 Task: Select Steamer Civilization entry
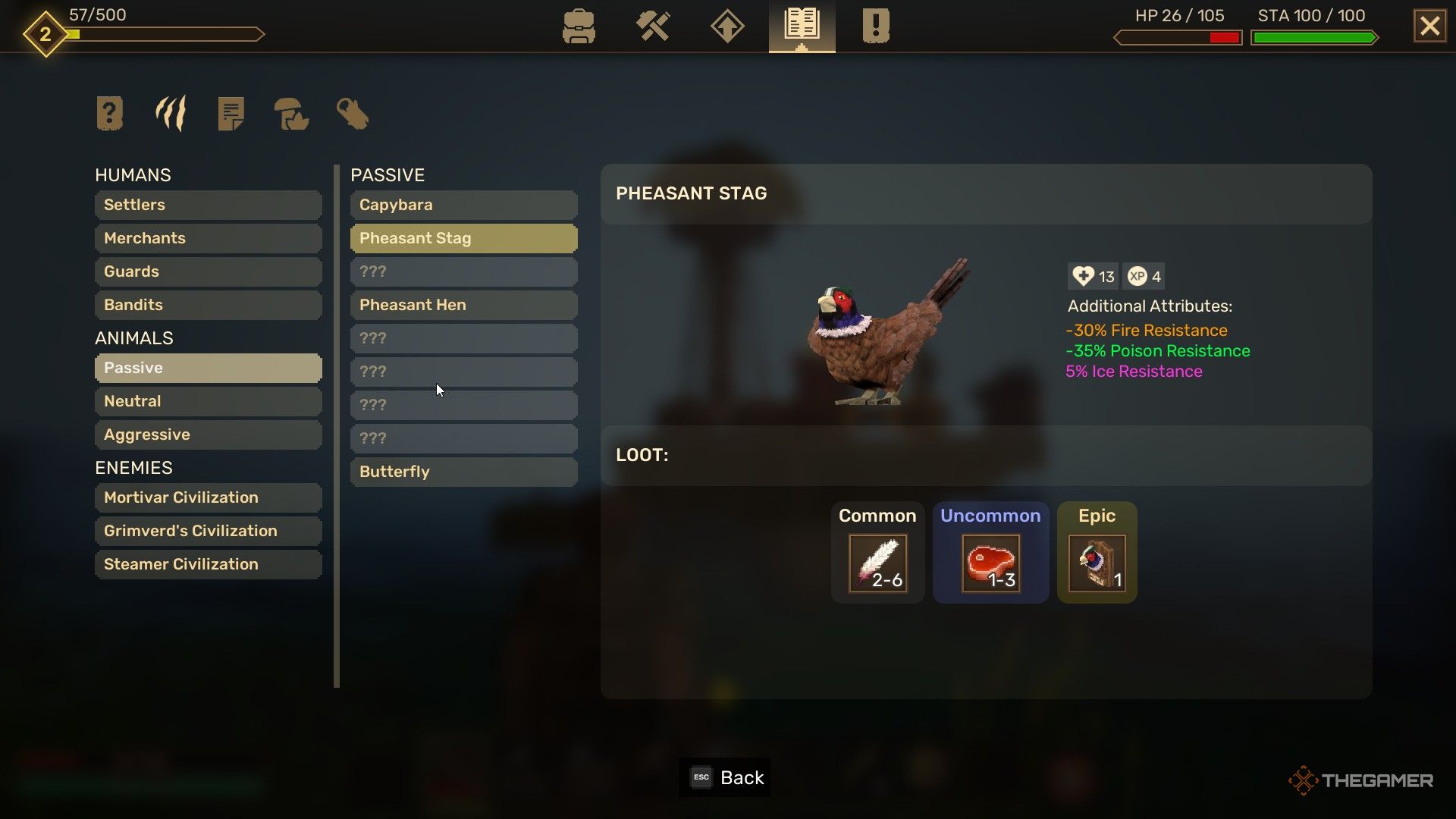pyautogui.click(x=208, y=564)
